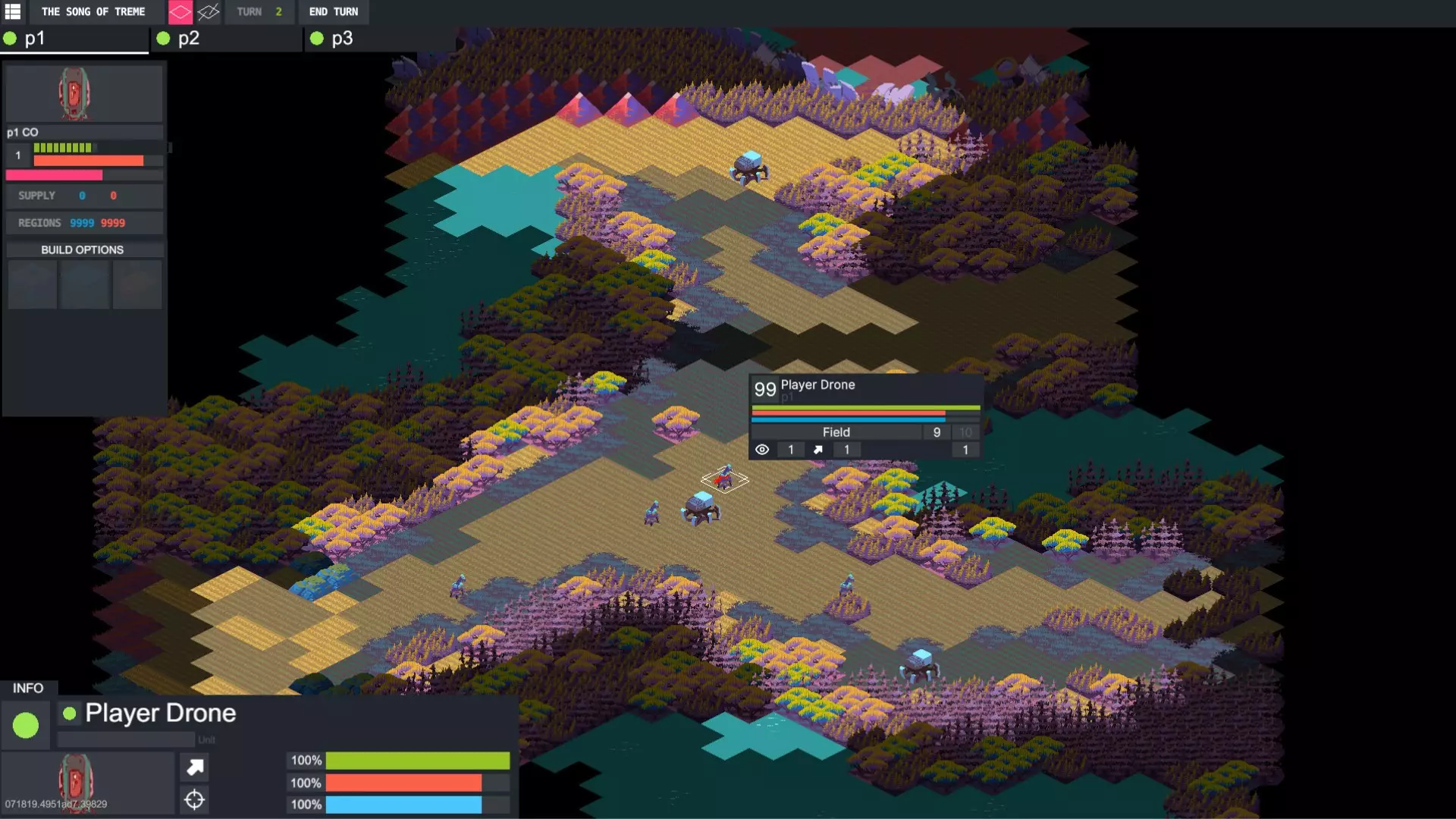The image size is (1456, 819).
Task: Switch to the p2 player tab
Action: click(227, 39)
